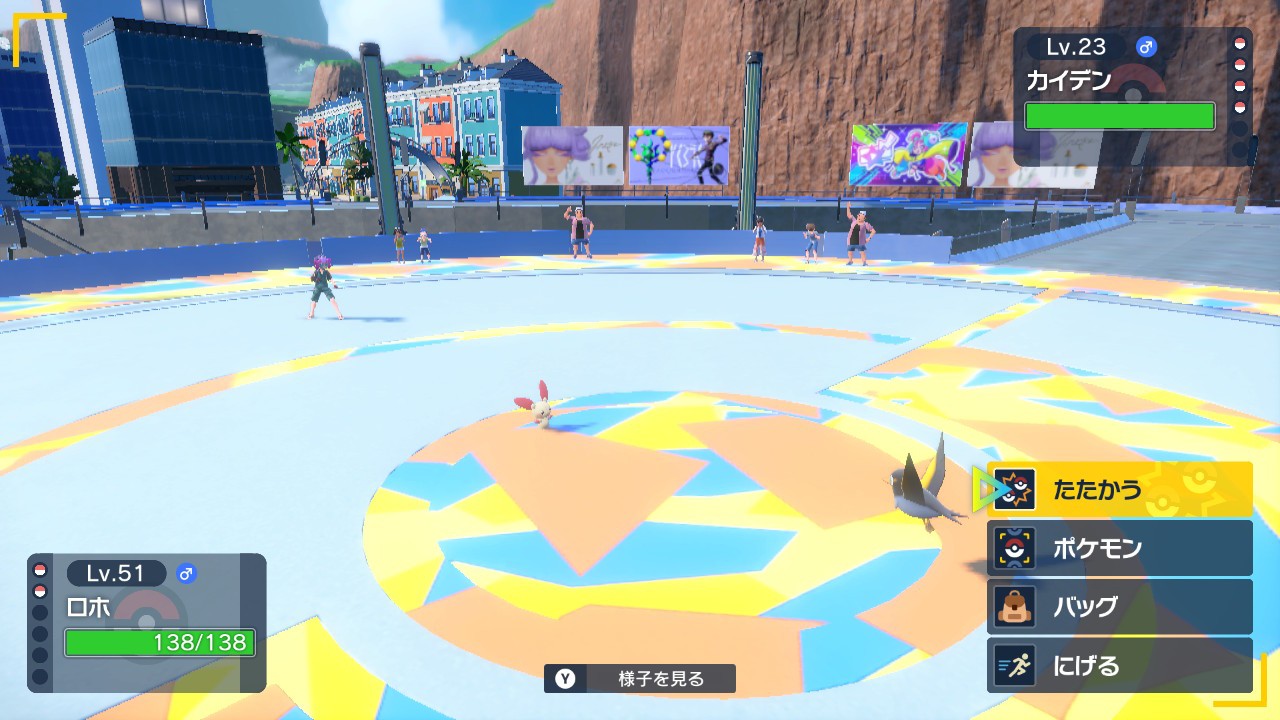Open the ポケモン party menu
This screenshot has height=720, width=1280.
click(1119, 548)
